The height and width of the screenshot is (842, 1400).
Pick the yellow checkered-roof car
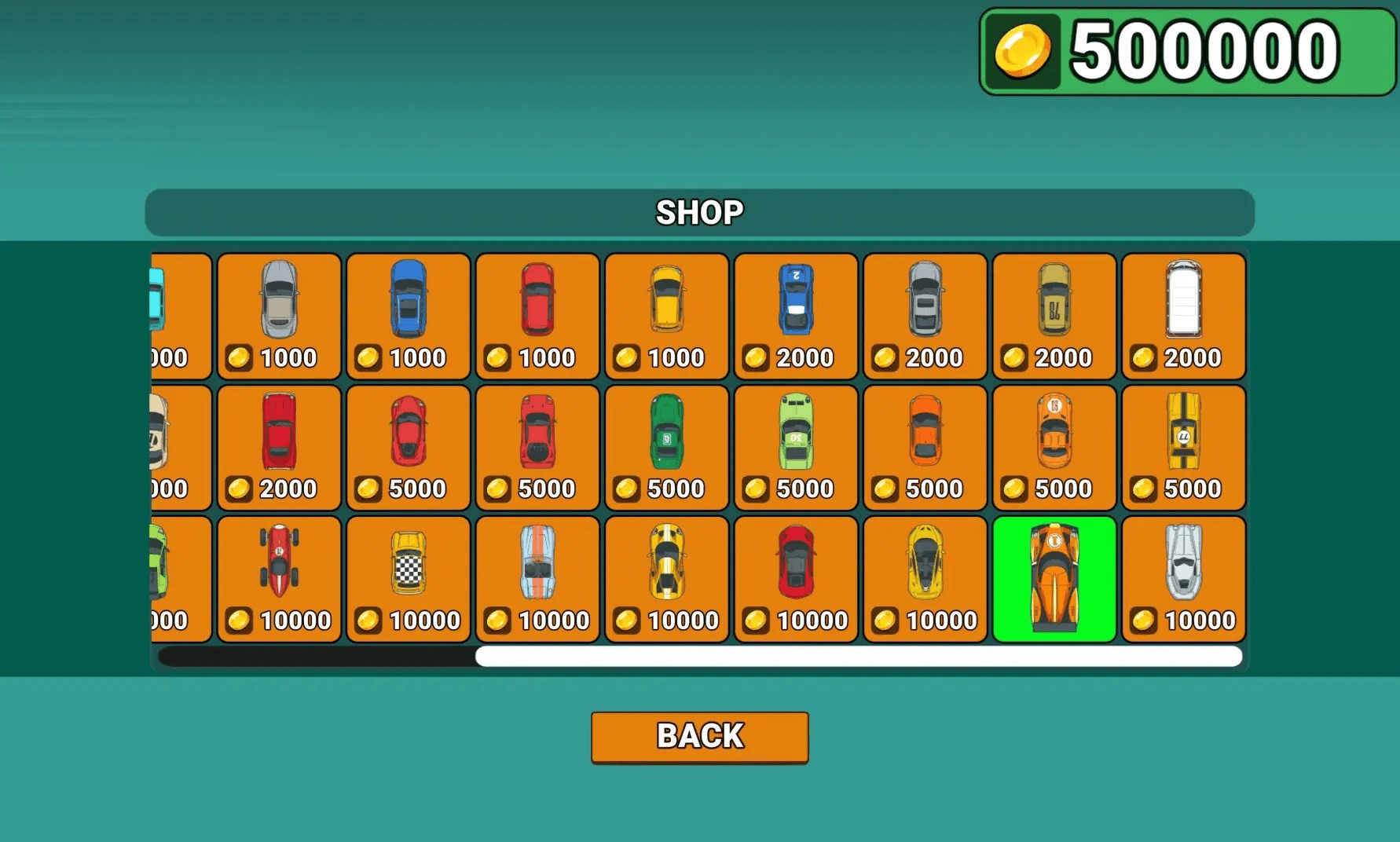coord(408,578)
